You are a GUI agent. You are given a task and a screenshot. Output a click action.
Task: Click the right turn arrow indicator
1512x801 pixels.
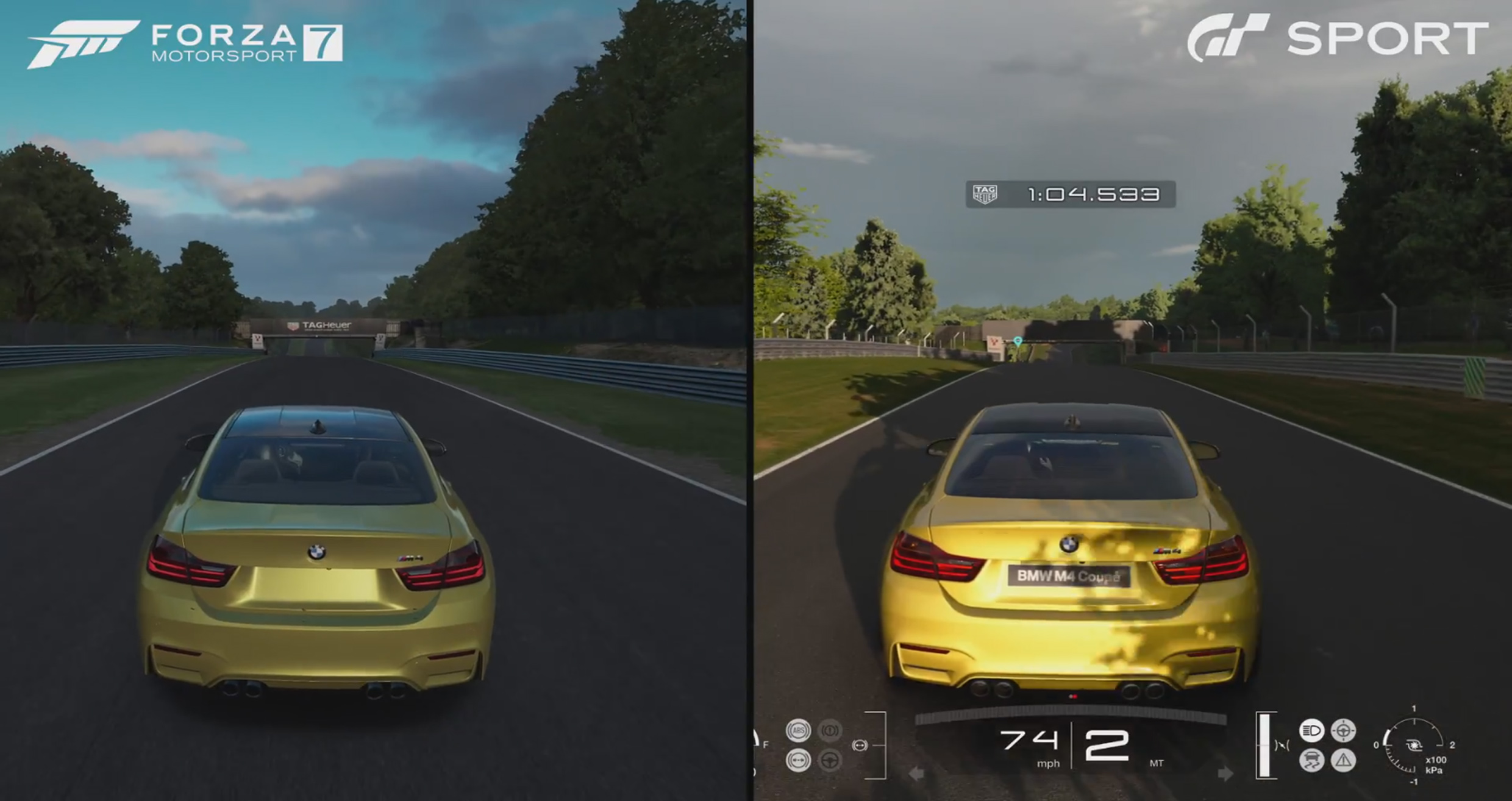pos(1225,774)
